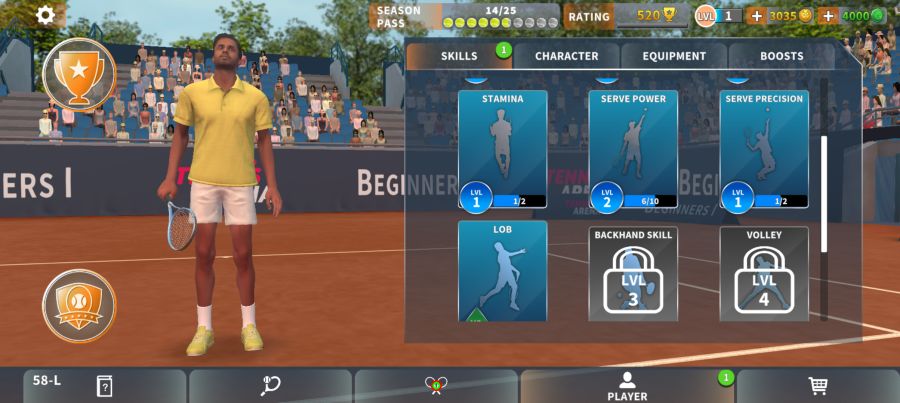Open the Equipment tab
The width and height of the screenshot is (900, 403).
pos(674,56)
